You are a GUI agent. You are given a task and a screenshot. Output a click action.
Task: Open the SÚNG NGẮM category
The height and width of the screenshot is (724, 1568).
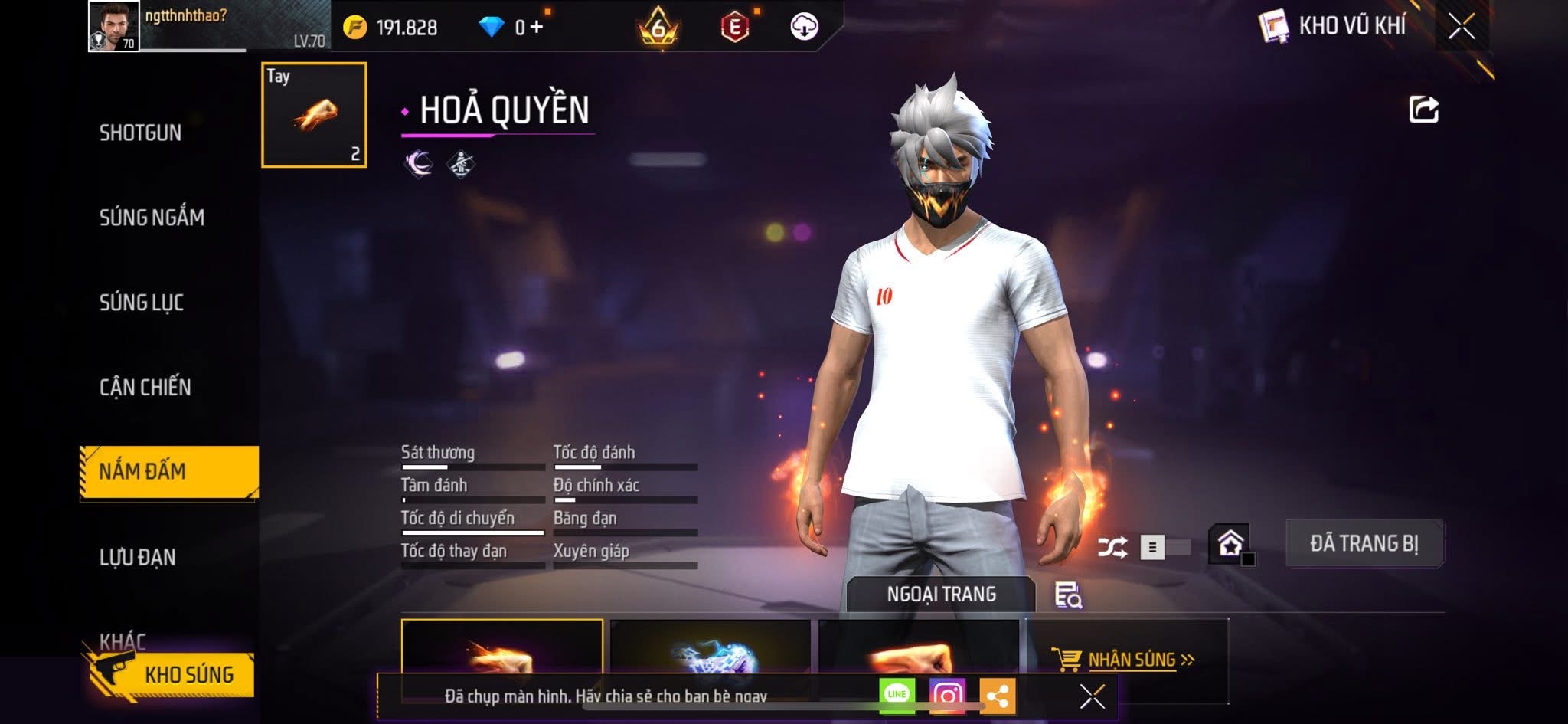[x=152, y=218]
